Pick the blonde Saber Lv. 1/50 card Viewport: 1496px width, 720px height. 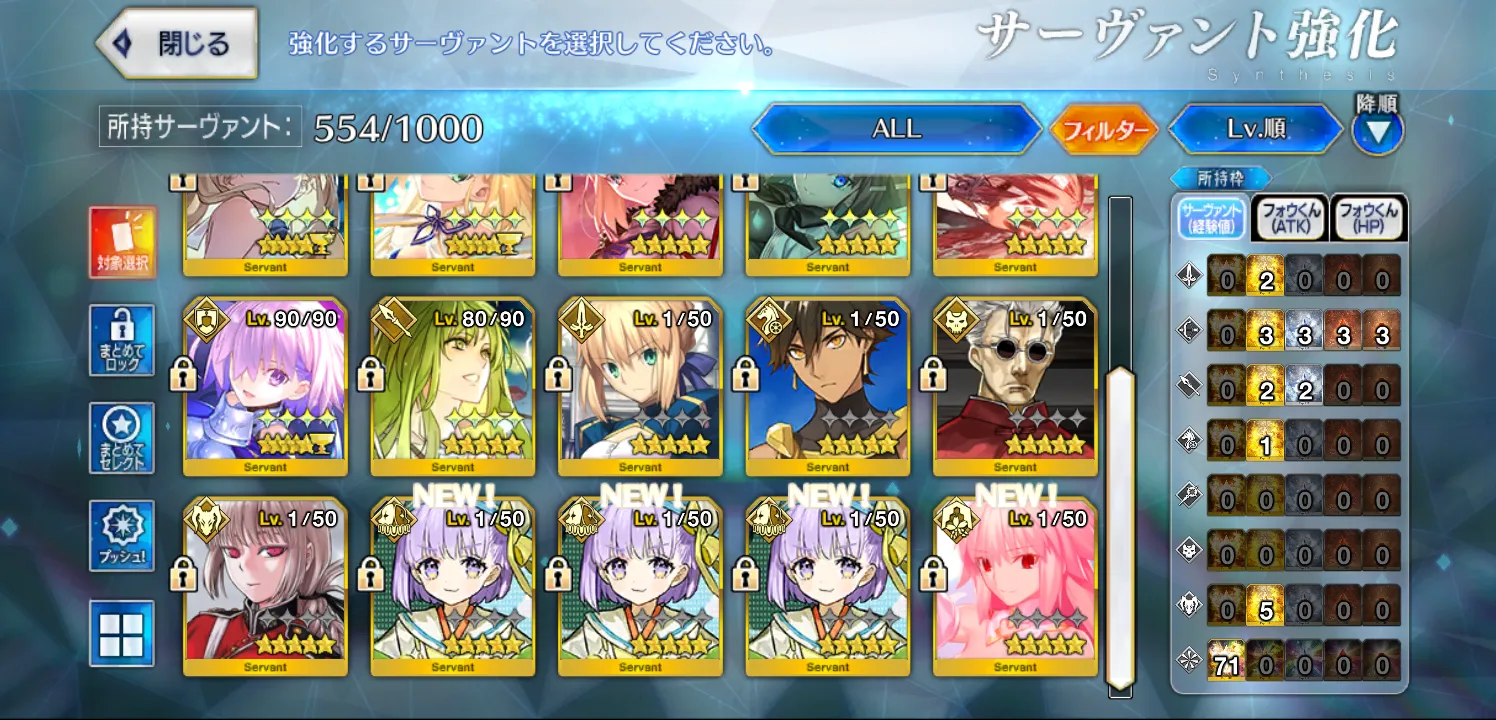click(x=640, y=386)
